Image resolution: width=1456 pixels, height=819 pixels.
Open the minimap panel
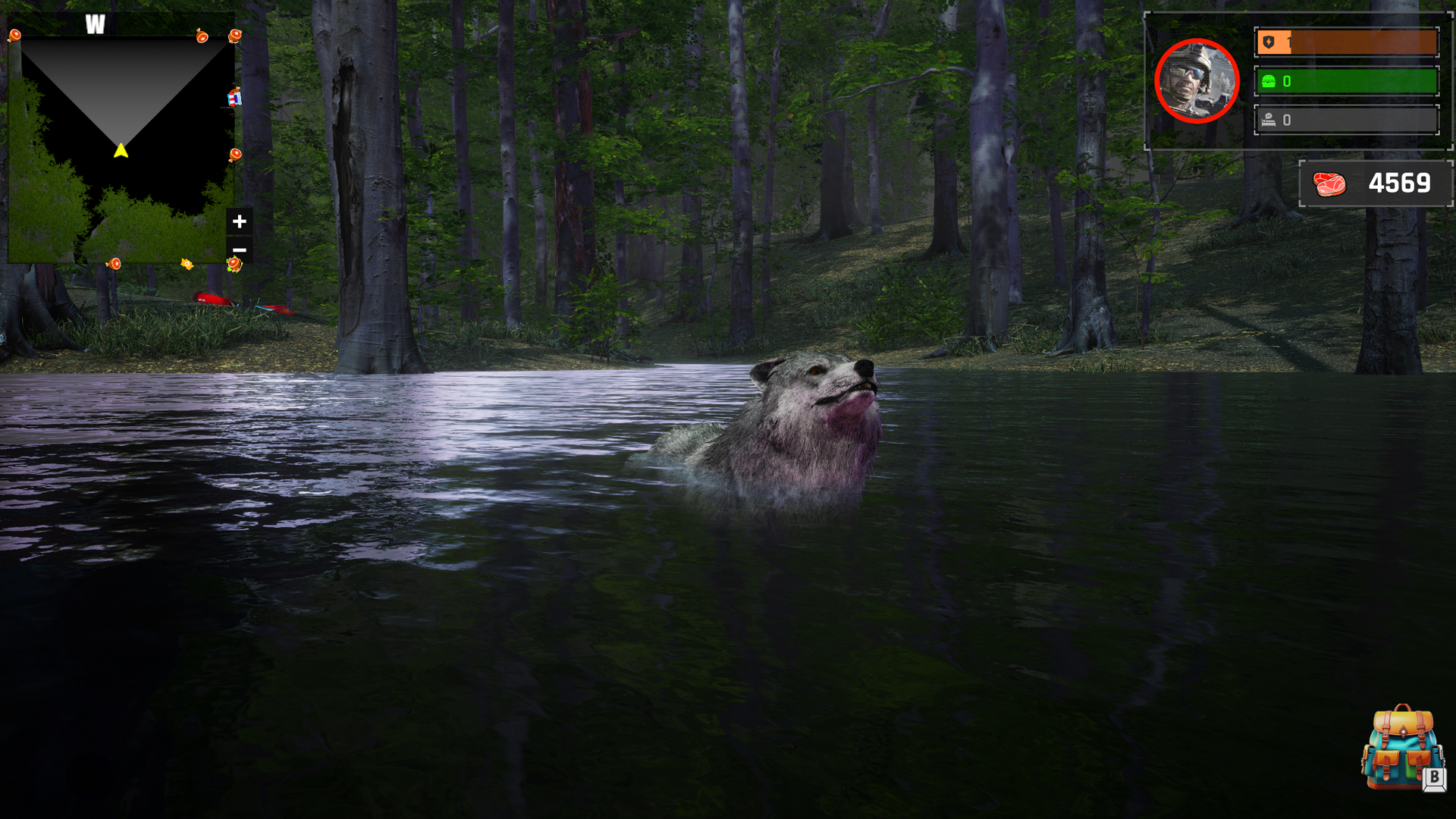121,140
